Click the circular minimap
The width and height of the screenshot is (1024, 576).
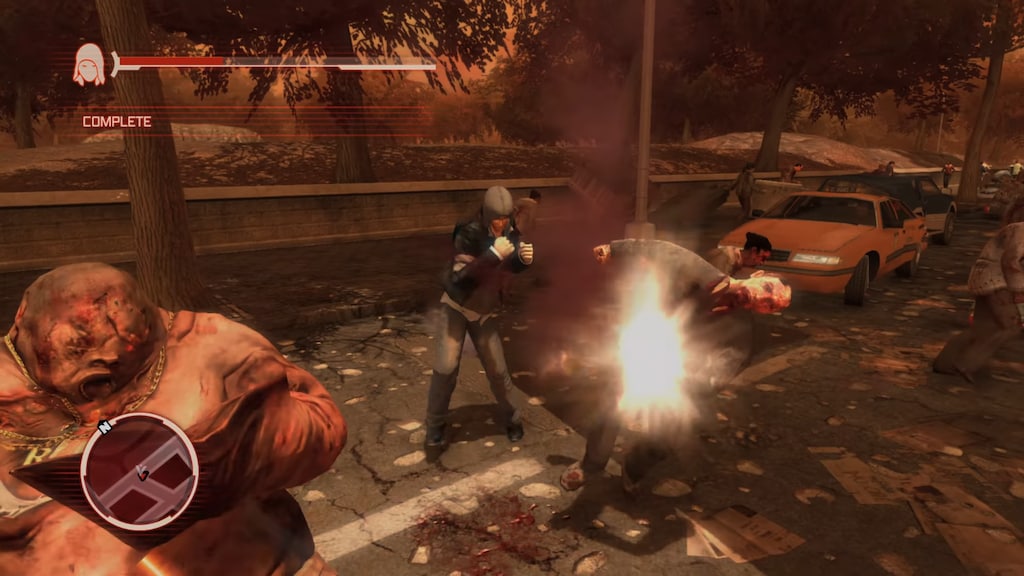click(139, 472)
